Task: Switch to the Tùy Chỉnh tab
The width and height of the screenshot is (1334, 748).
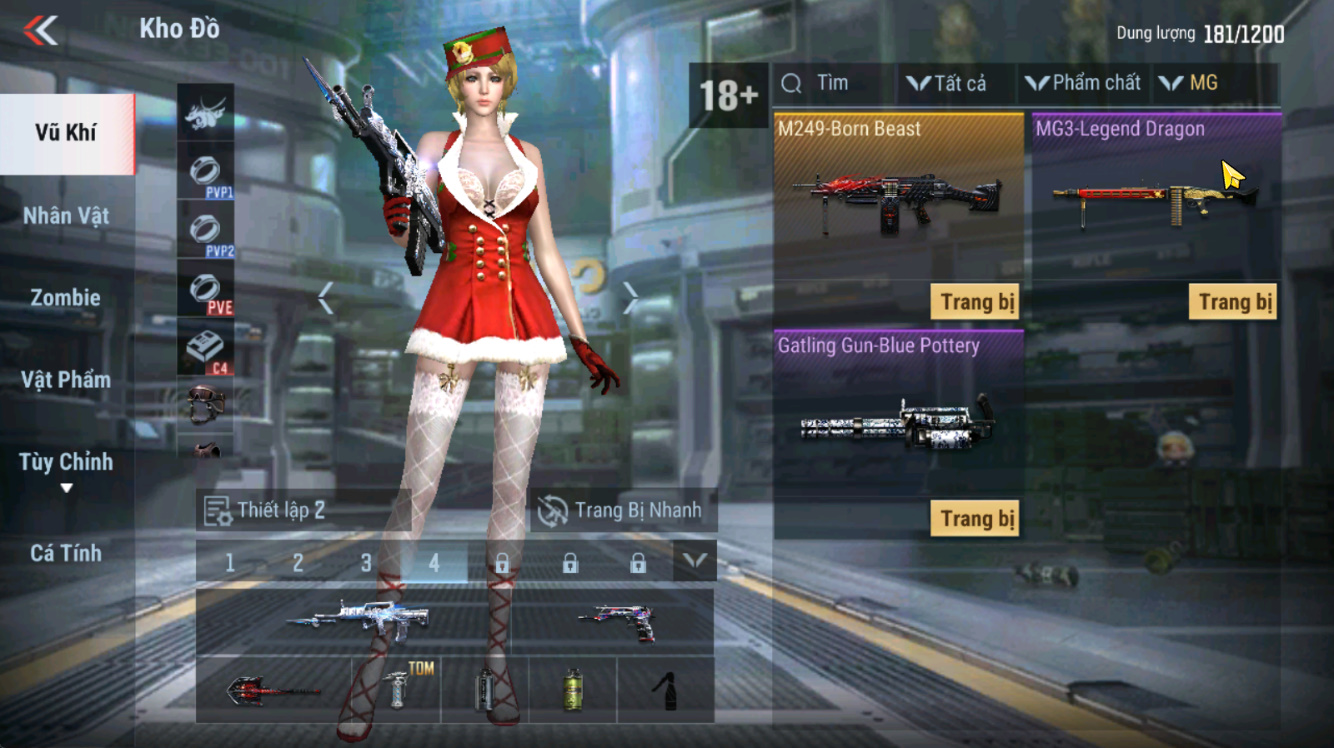Action: tap(66, 463)
